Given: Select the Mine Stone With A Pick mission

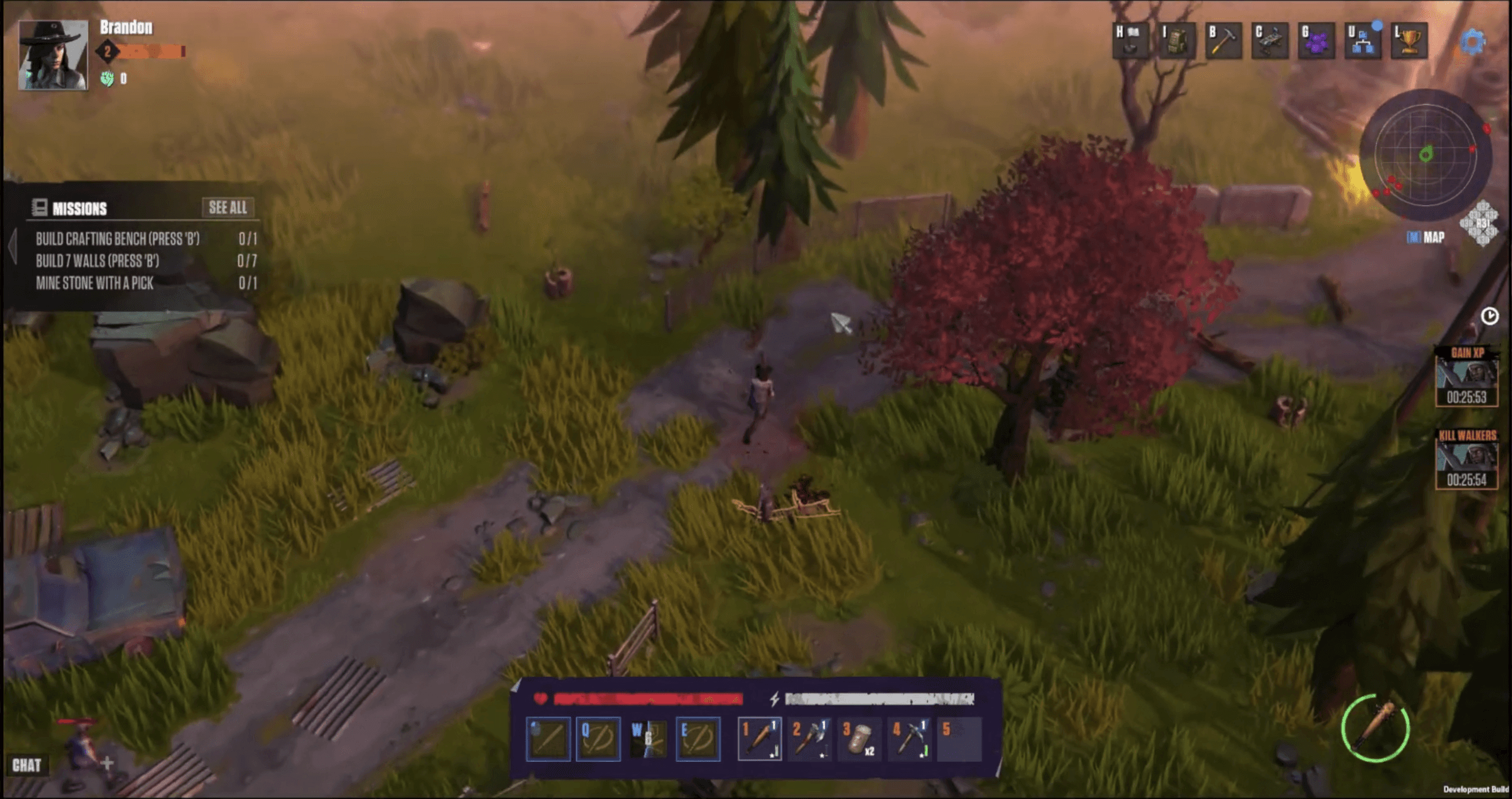Looking at the screenshot, I should (x=95, y=283).
